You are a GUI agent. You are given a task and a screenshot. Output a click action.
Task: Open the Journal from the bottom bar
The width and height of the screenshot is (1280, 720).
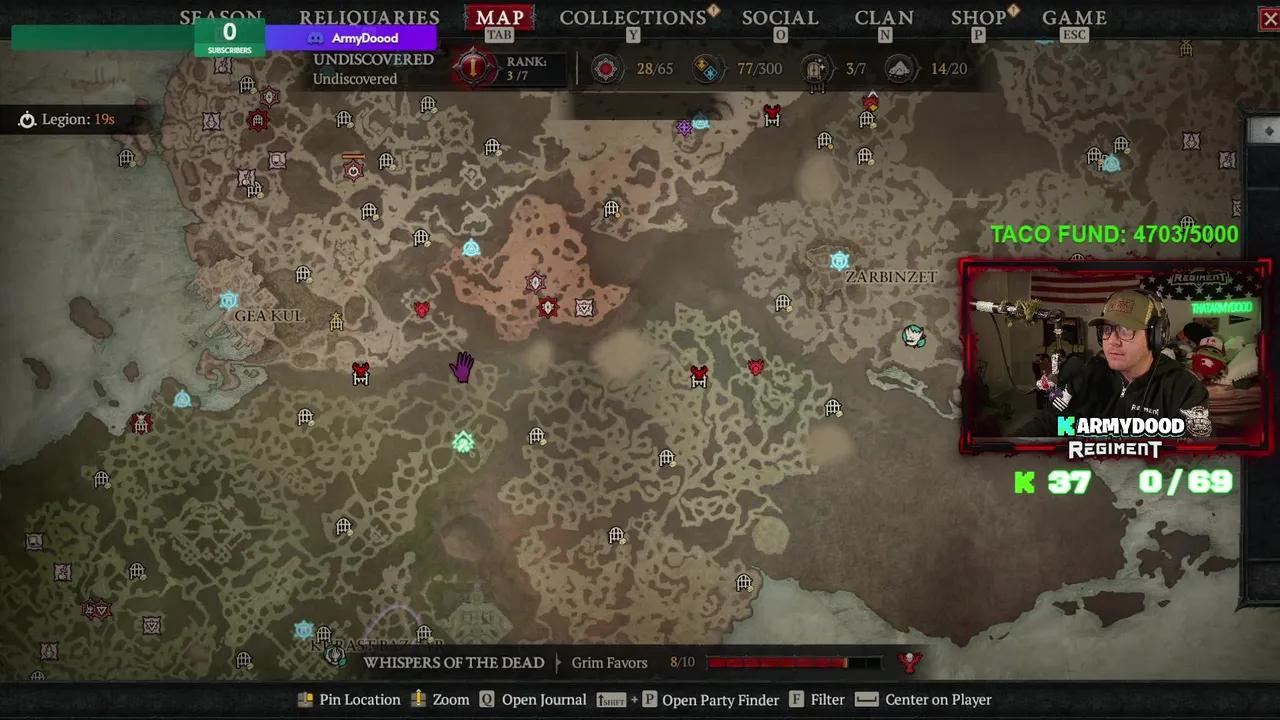point(544,699)
